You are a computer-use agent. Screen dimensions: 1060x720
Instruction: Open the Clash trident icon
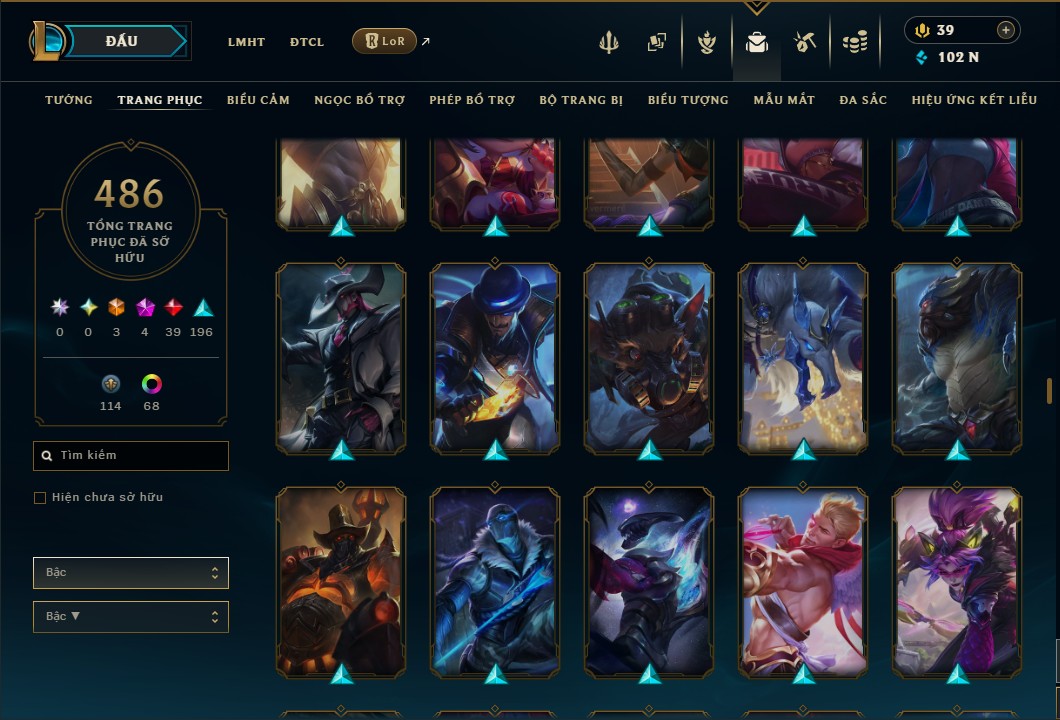pos(610,42)
